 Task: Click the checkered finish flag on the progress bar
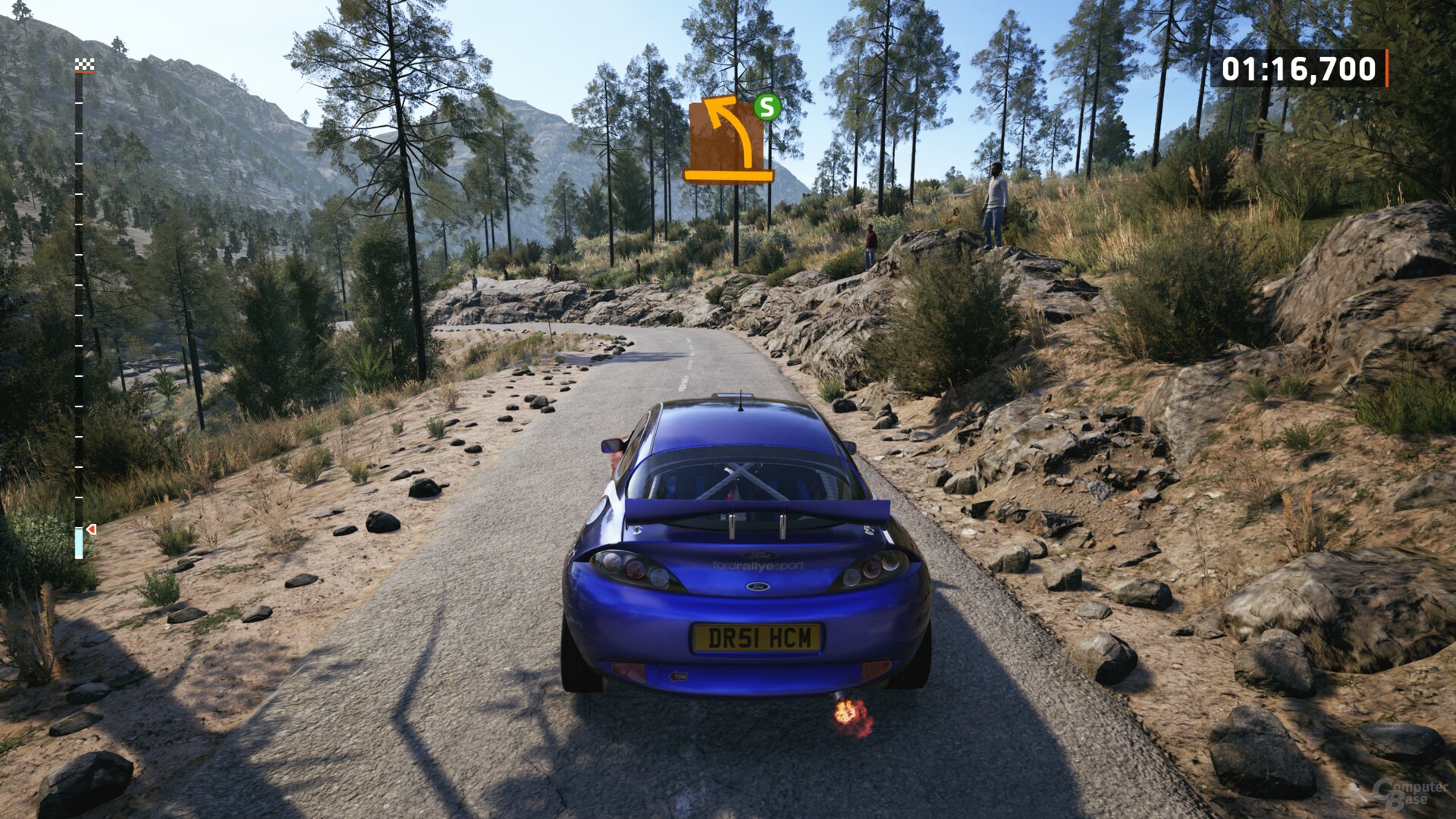click(84, 66)
